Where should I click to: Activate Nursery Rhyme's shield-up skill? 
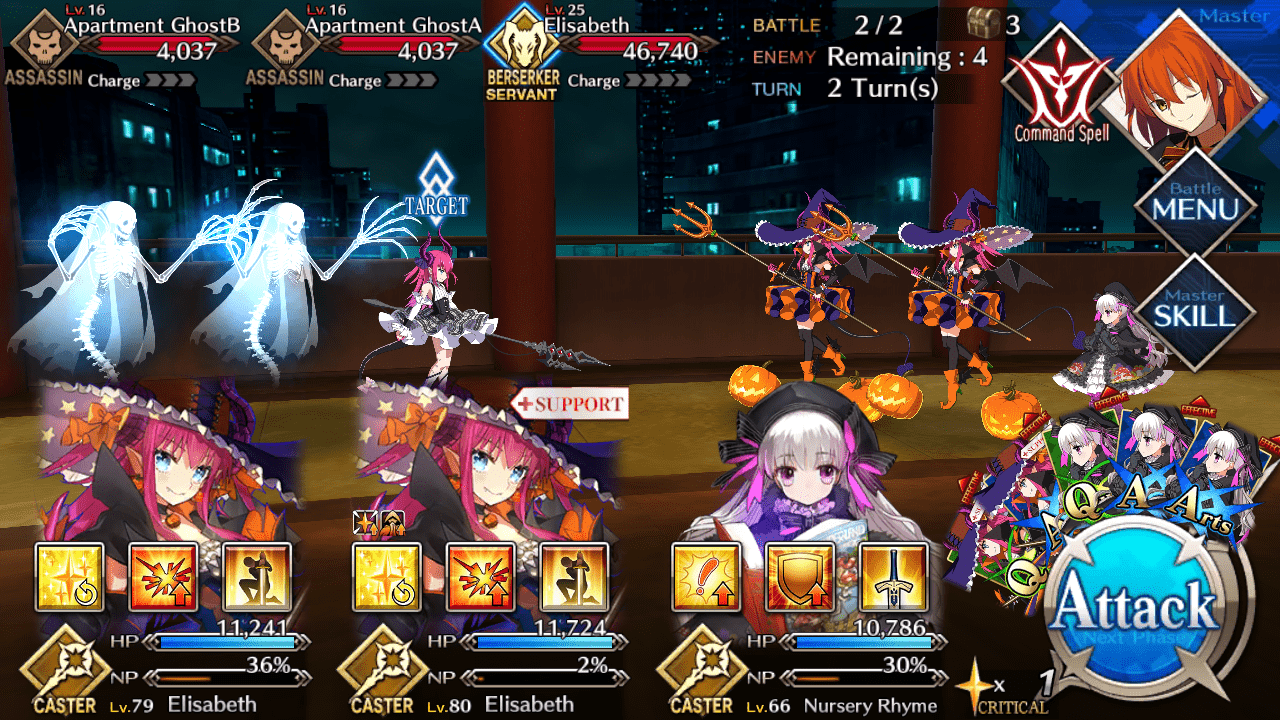click(800, 577)
